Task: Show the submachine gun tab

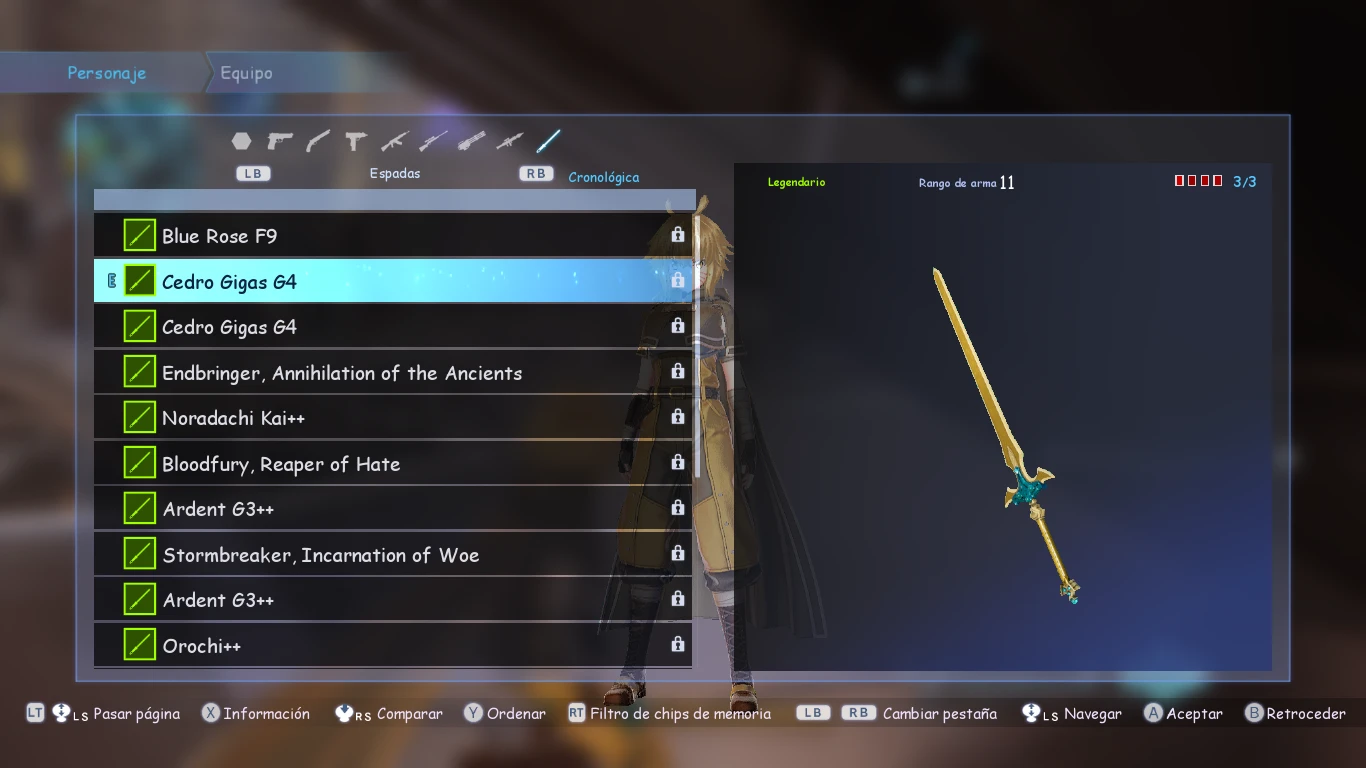Action: click(x=355, y=142)
